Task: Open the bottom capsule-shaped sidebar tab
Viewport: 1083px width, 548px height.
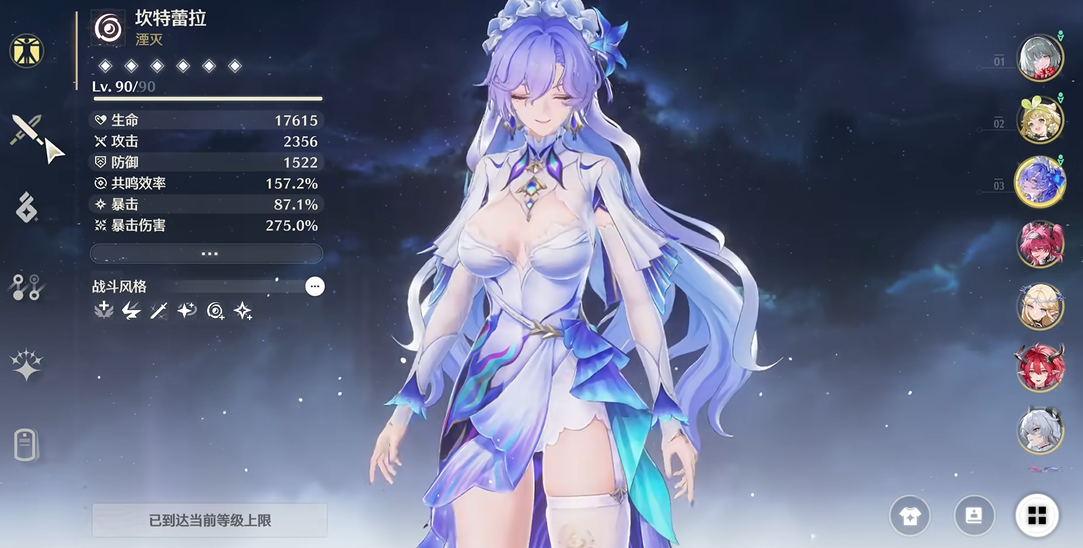Action: coord(27,445)
